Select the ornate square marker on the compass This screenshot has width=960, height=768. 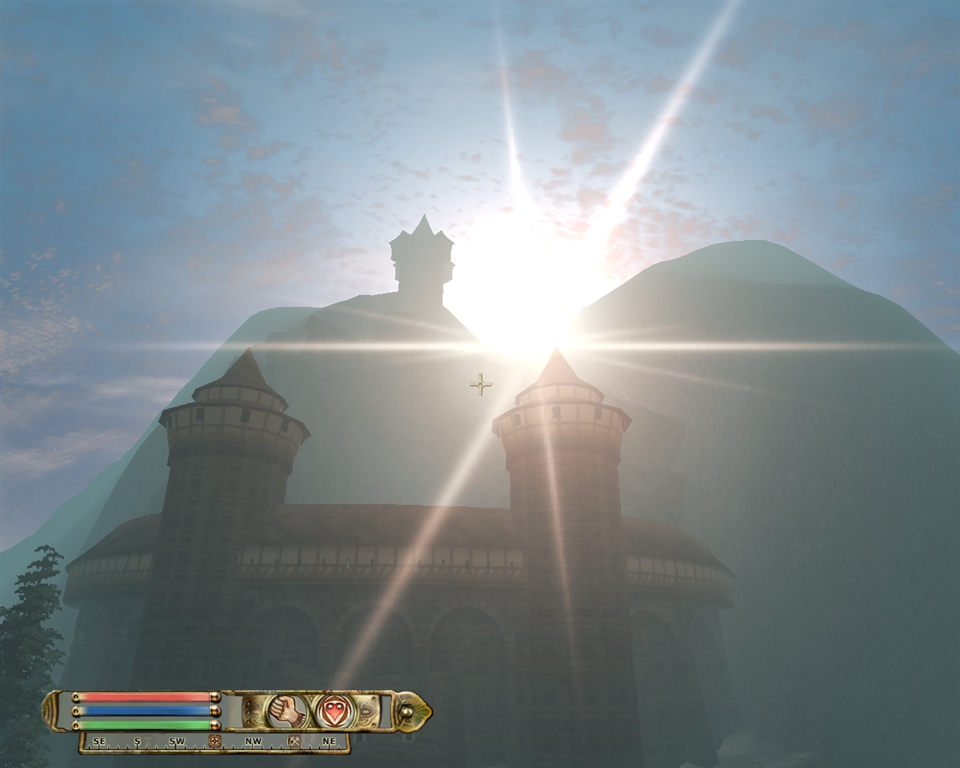214,742
